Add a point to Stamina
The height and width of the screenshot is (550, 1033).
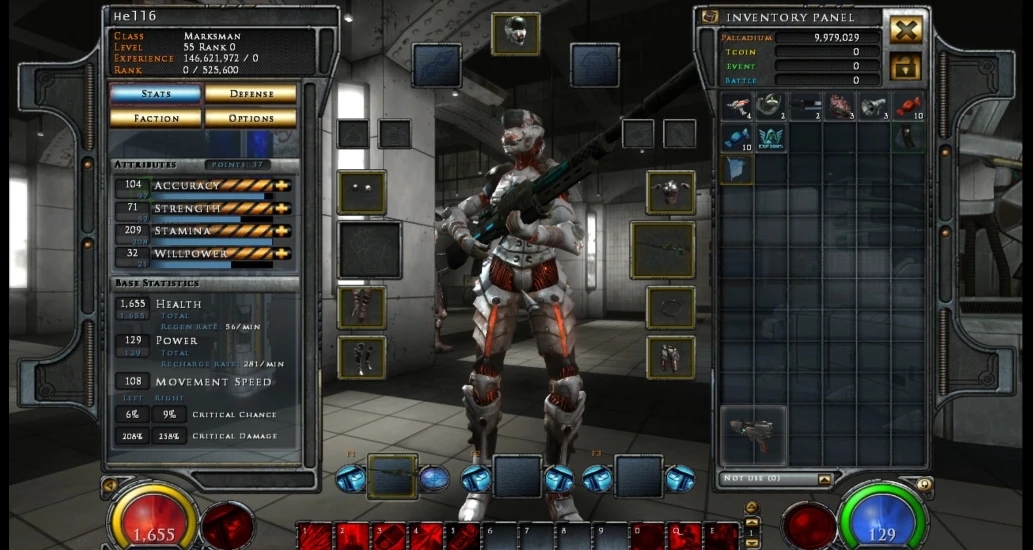pos(283,231)
